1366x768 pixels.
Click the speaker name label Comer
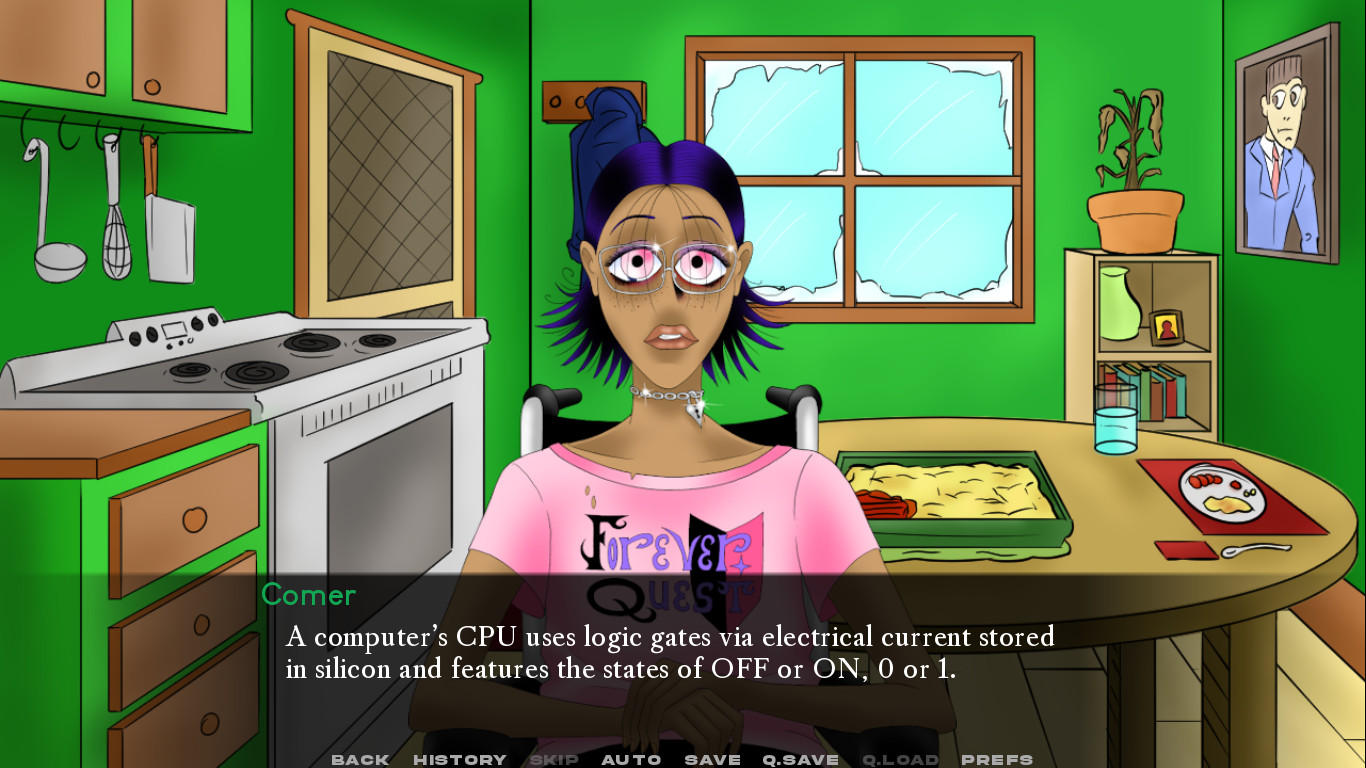tap(309, 596)
